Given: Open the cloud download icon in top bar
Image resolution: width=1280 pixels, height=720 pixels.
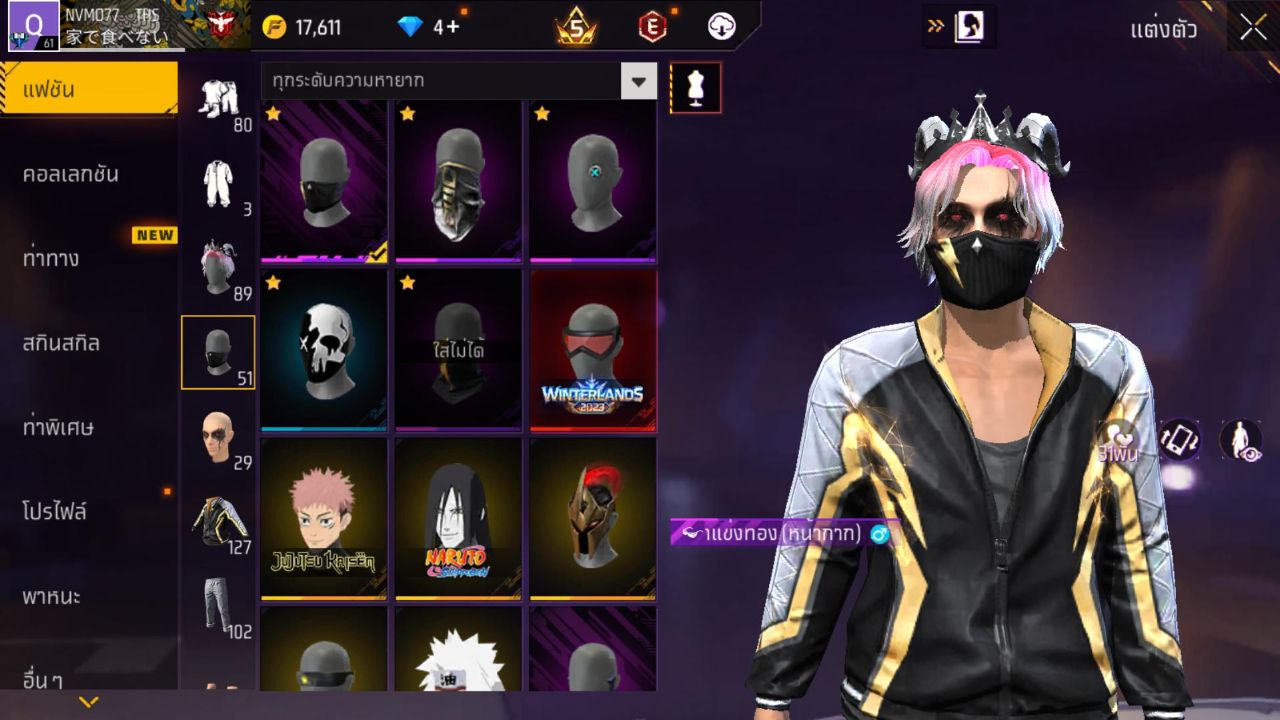Looking at the screenshot, I should tap(723, 27).
